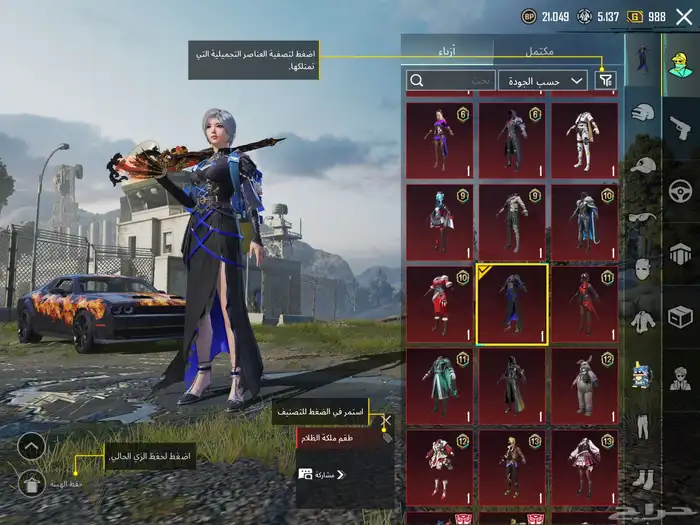Image resolution: width=700 pixels, height=525 pixels.
Task: Choose the pink skirt level 13 outfit
Action: pos(584,462)
